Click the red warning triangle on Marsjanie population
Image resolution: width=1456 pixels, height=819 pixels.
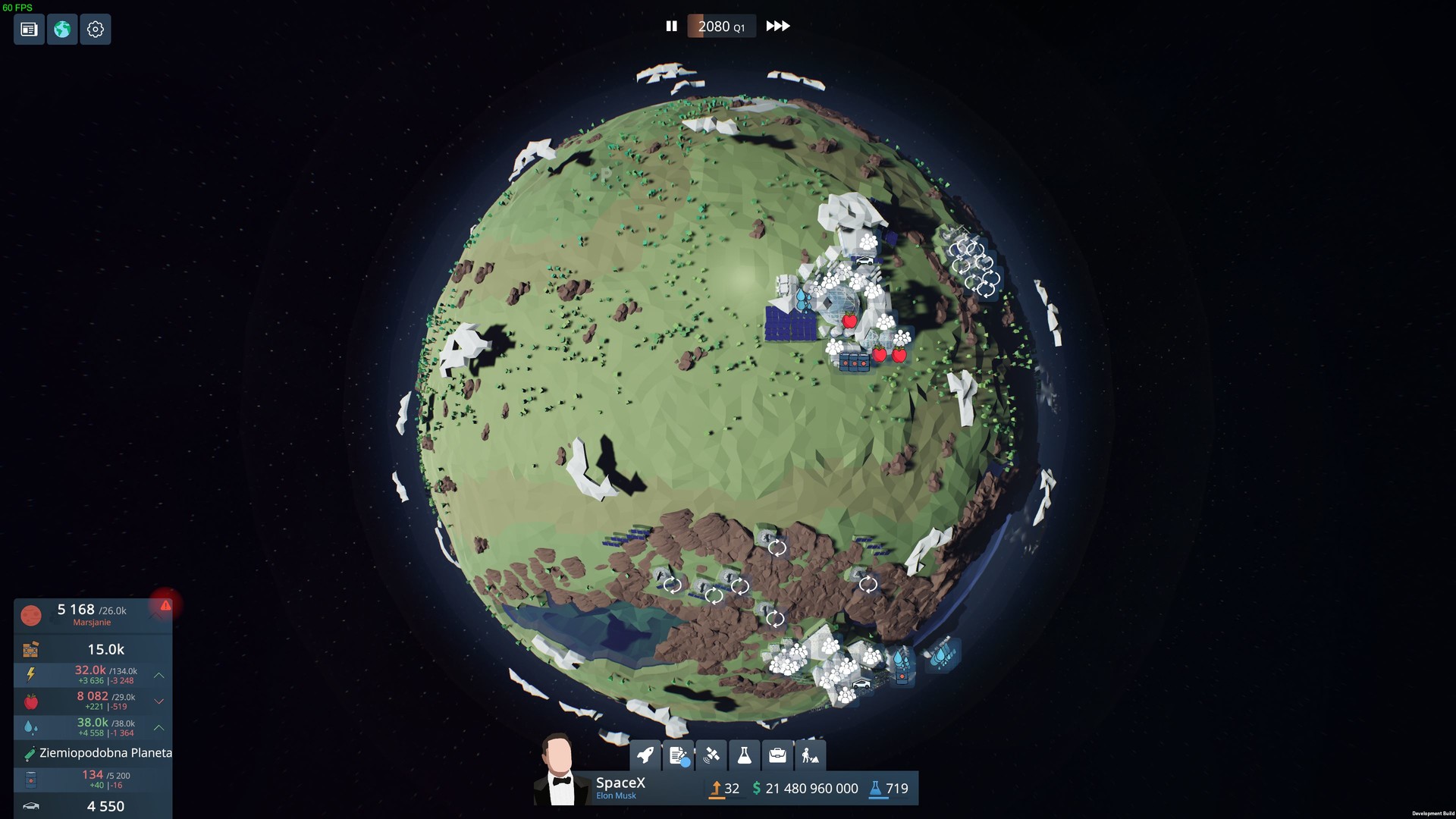coord(166,605)
